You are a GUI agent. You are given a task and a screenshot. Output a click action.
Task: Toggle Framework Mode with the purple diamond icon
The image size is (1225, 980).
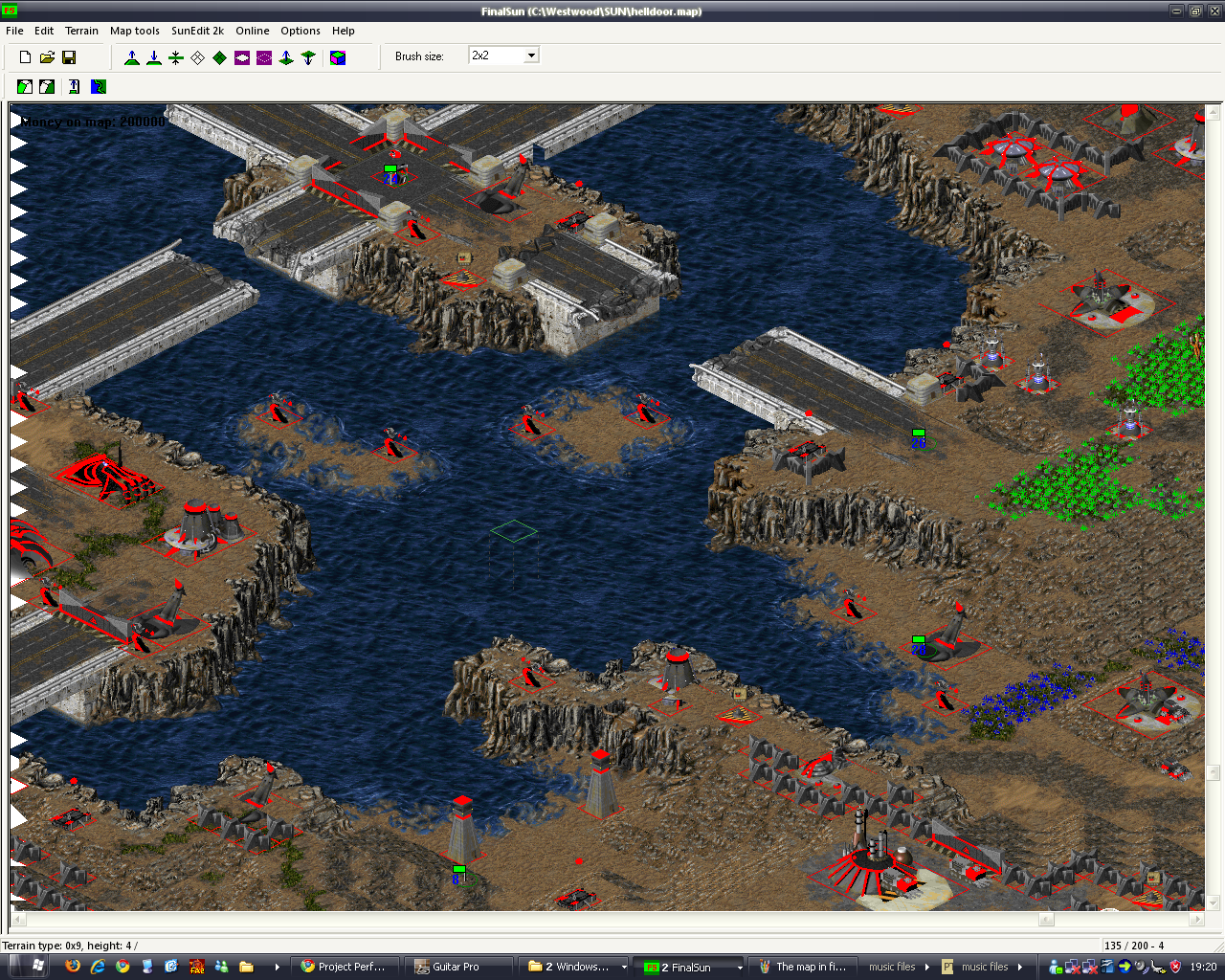click(x=242, y=57)
